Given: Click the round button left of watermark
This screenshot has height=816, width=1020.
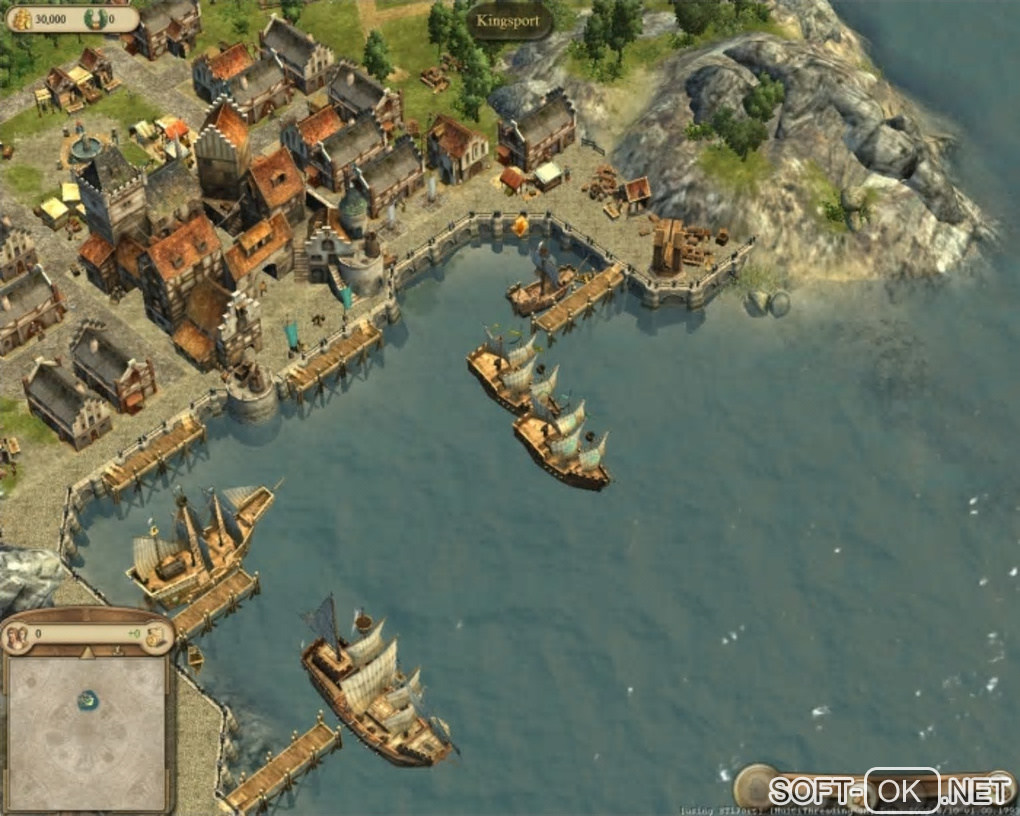Looking at the screenshot, I should [755, 785].
